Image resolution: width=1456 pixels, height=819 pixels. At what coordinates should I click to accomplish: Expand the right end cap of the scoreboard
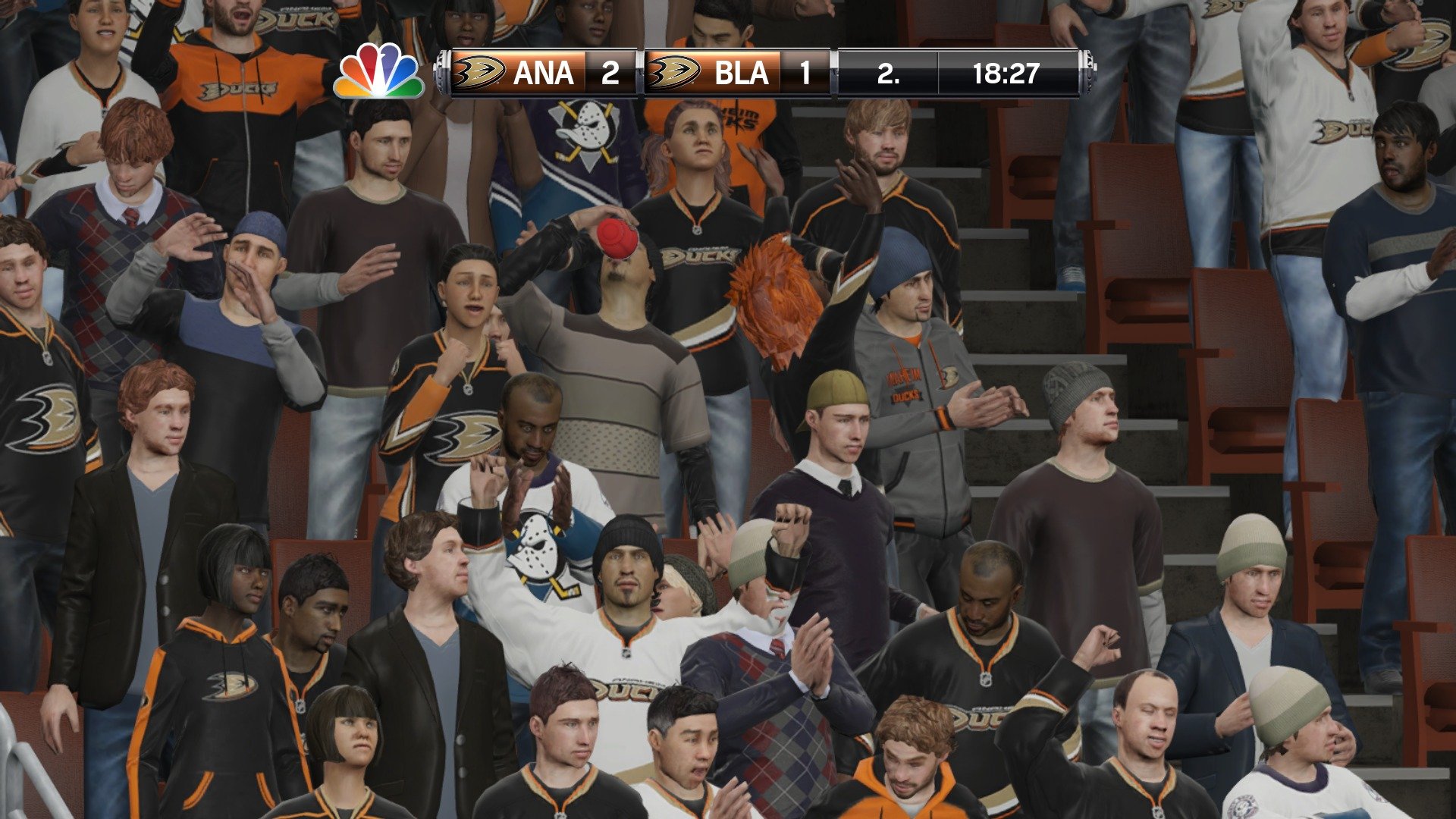(x=1086, y=74)
